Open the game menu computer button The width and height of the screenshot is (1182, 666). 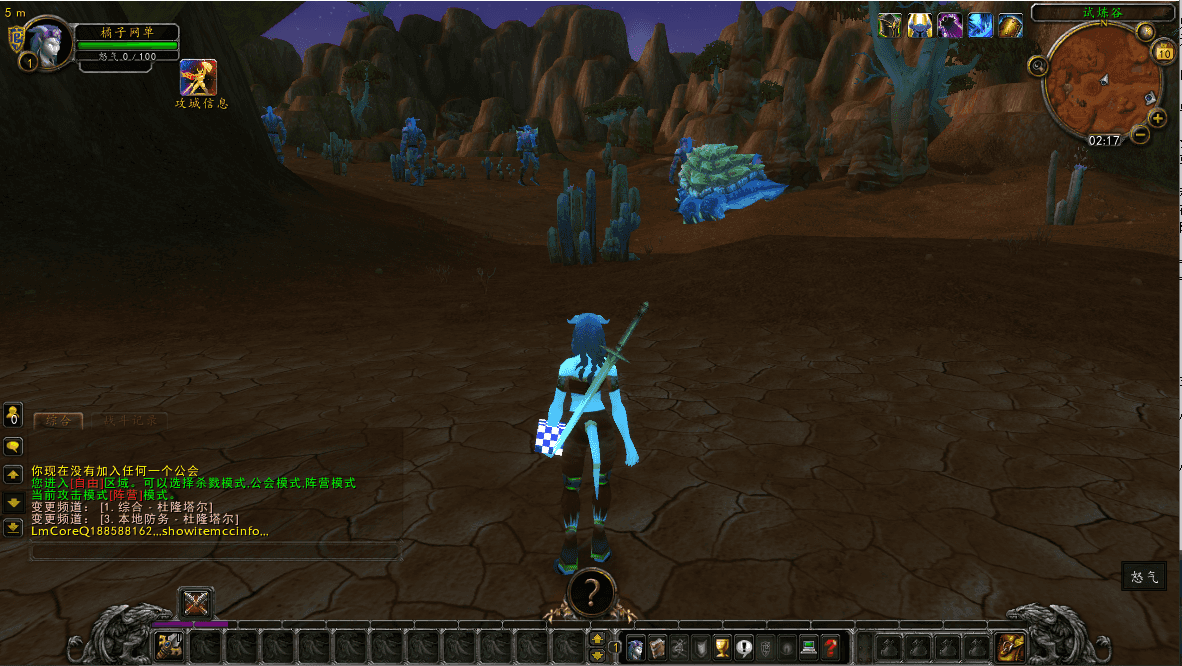[x=809, y=647]
